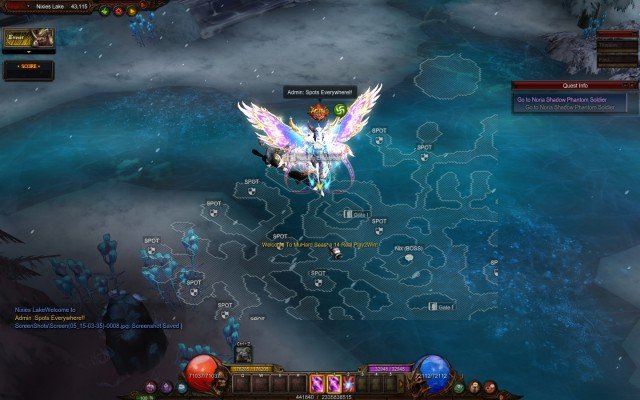The image size is (640, 400).
Task: Activate the first purple skill in the hotbar
Action: (x=316, y=383)
